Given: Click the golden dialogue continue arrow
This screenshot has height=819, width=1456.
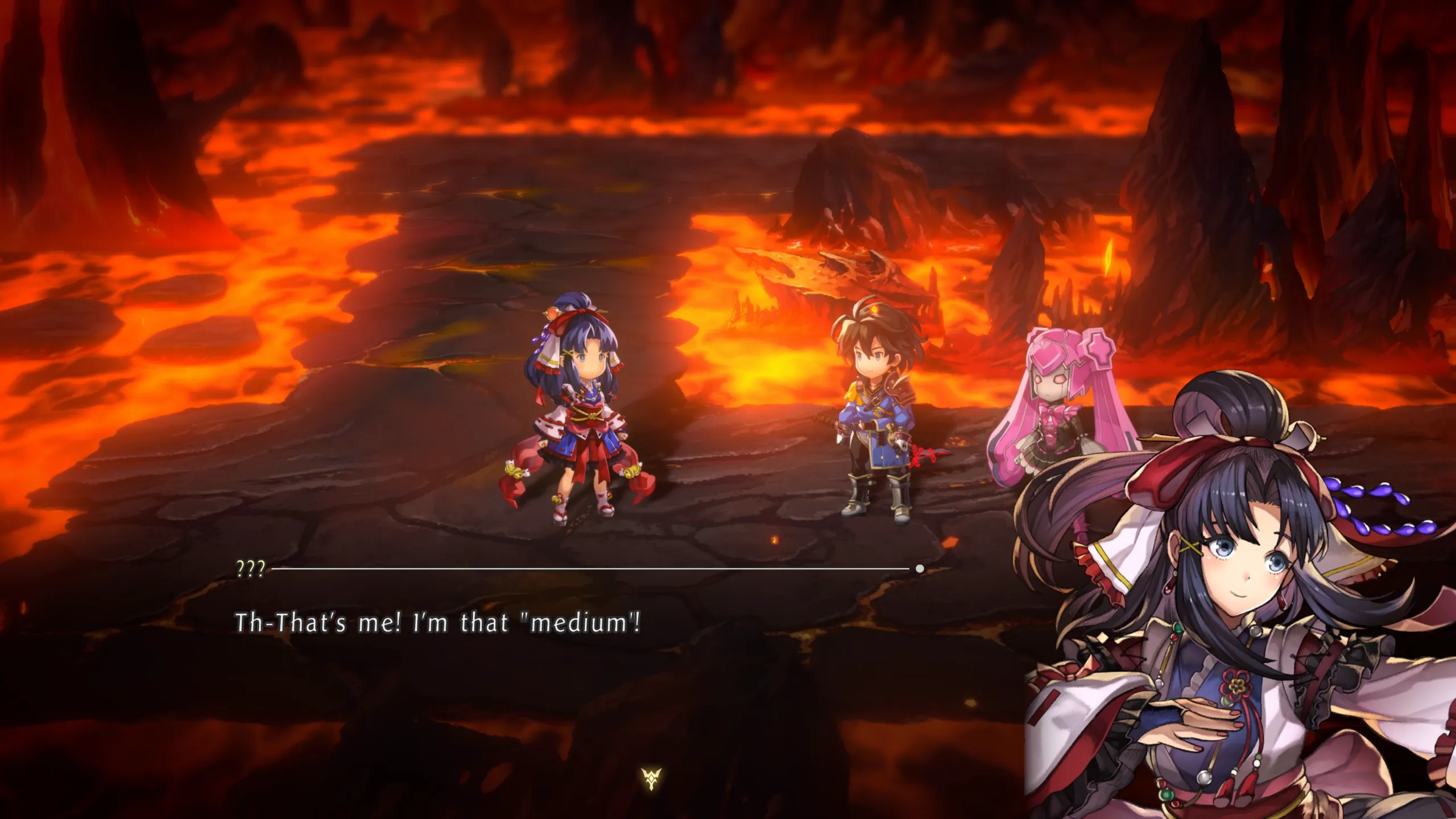Looking at the screenshot, I should coord(651,779).
